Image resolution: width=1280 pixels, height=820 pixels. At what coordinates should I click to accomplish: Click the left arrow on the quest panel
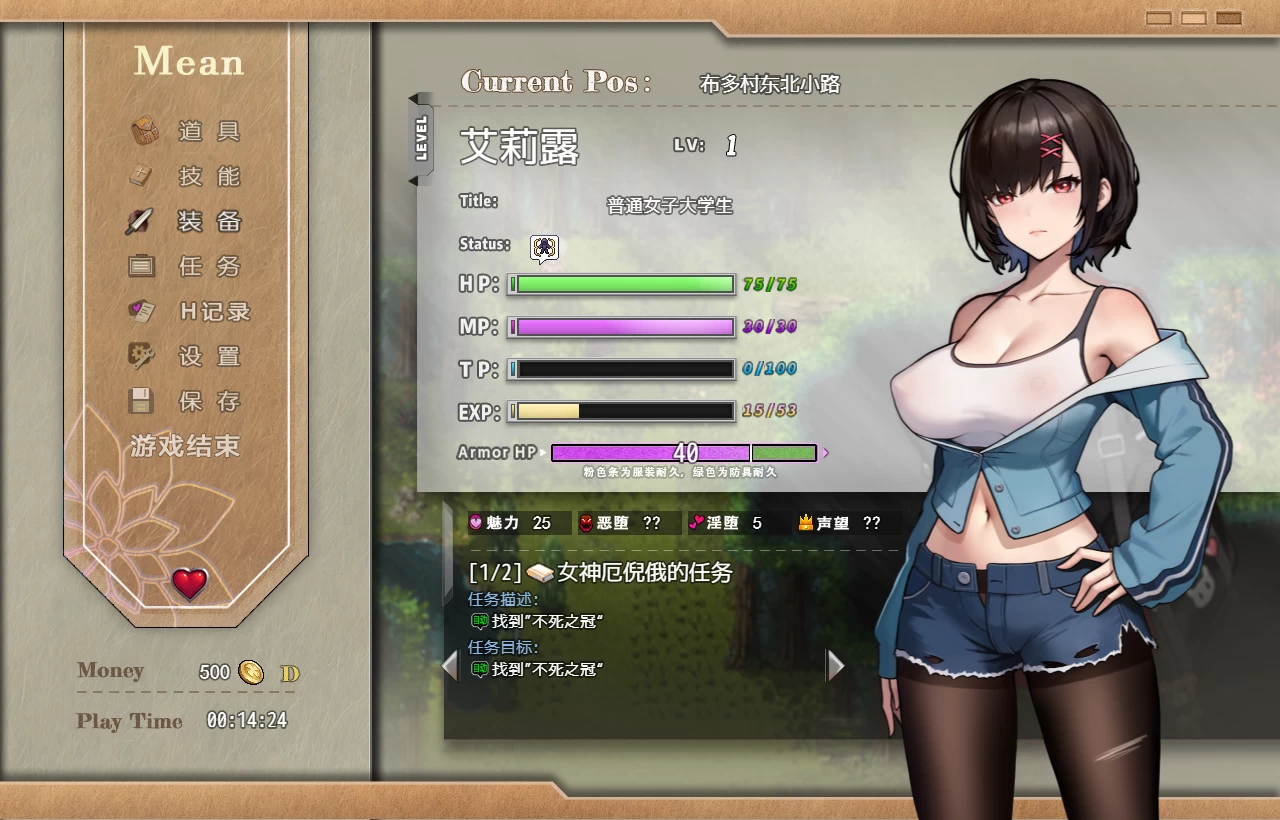click(x=450, y=666)
